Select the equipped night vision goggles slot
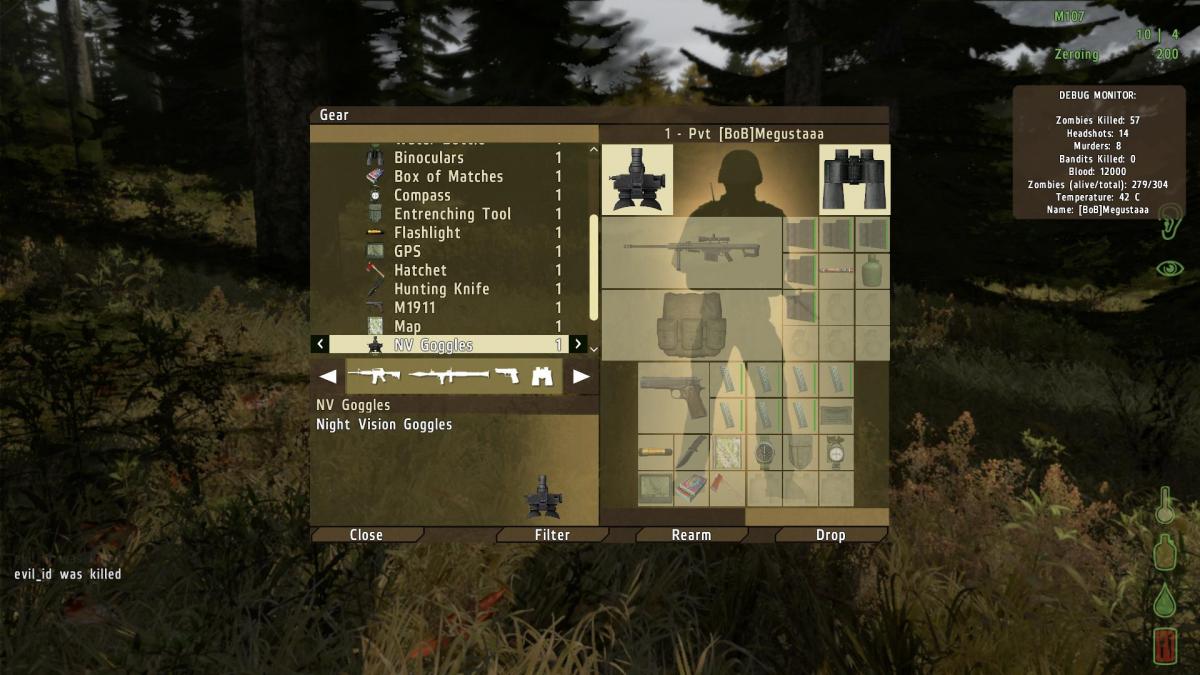This screenshot has height=675, width=1200. (638, 180)
